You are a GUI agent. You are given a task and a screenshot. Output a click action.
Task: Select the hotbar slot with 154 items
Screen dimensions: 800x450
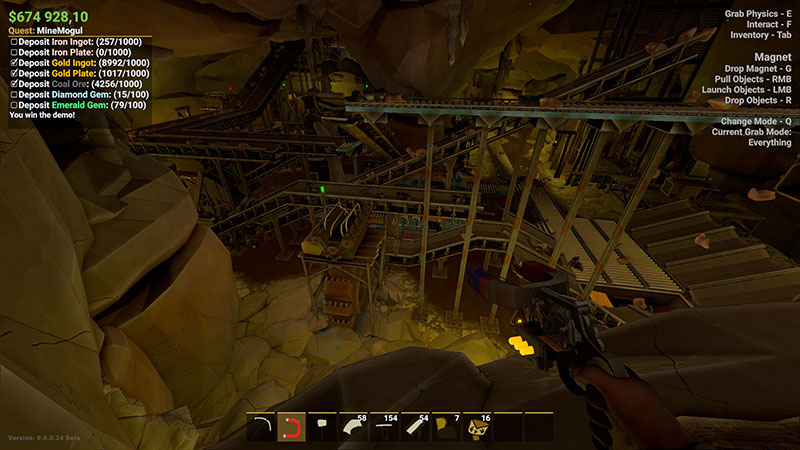pos(385,428)
